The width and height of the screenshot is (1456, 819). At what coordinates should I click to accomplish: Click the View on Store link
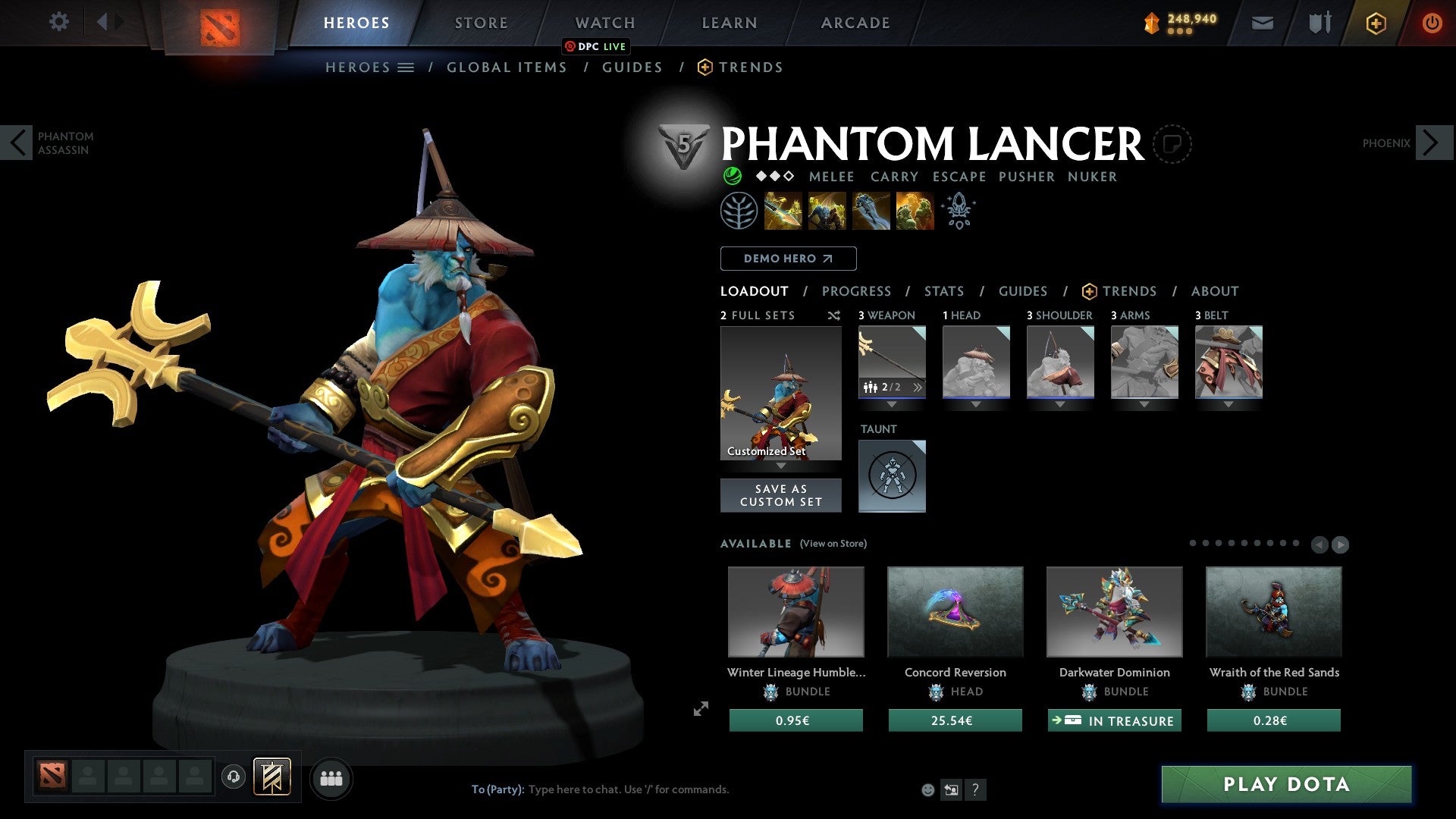tap(833, 544)
